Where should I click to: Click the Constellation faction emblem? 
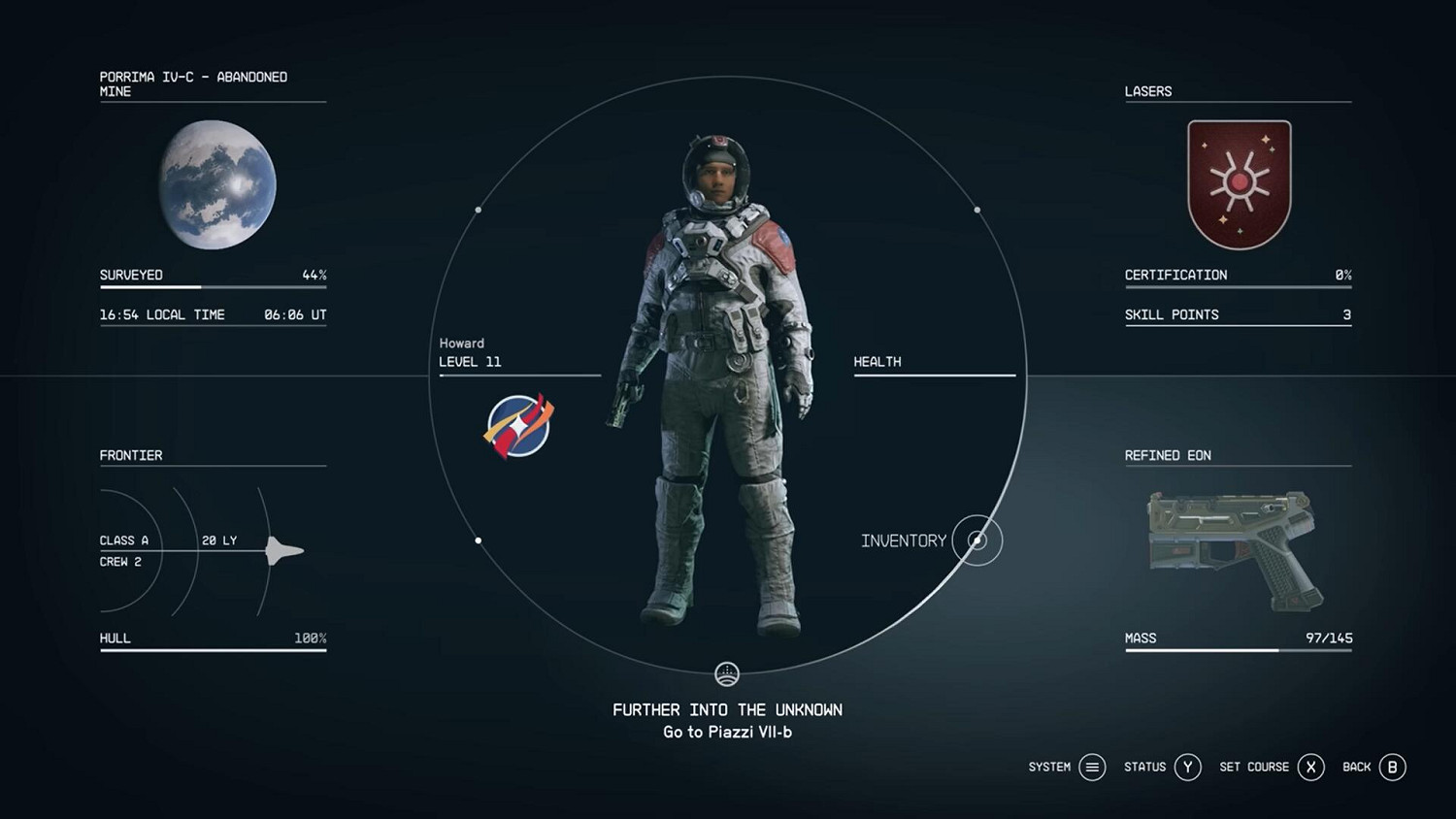tap(518, 425)
